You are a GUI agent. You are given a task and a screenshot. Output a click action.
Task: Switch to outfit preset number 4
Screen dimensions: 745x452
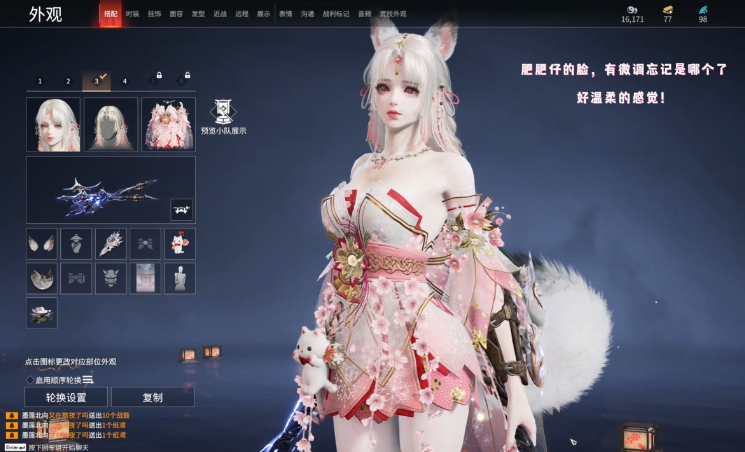(125, 81)
